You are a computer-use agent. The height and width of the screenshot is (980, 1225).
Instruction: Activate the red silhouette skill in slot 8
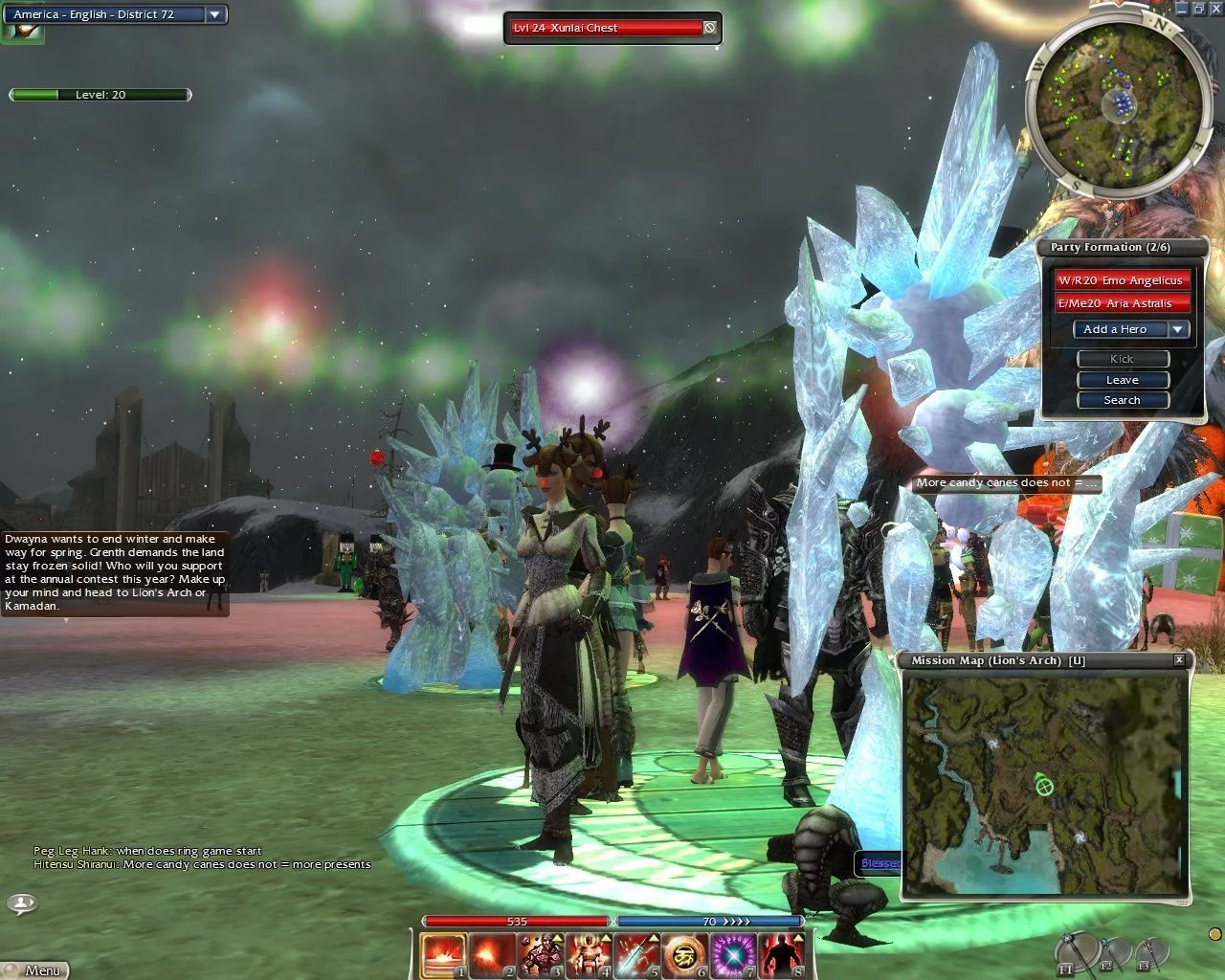coord(781,955)
